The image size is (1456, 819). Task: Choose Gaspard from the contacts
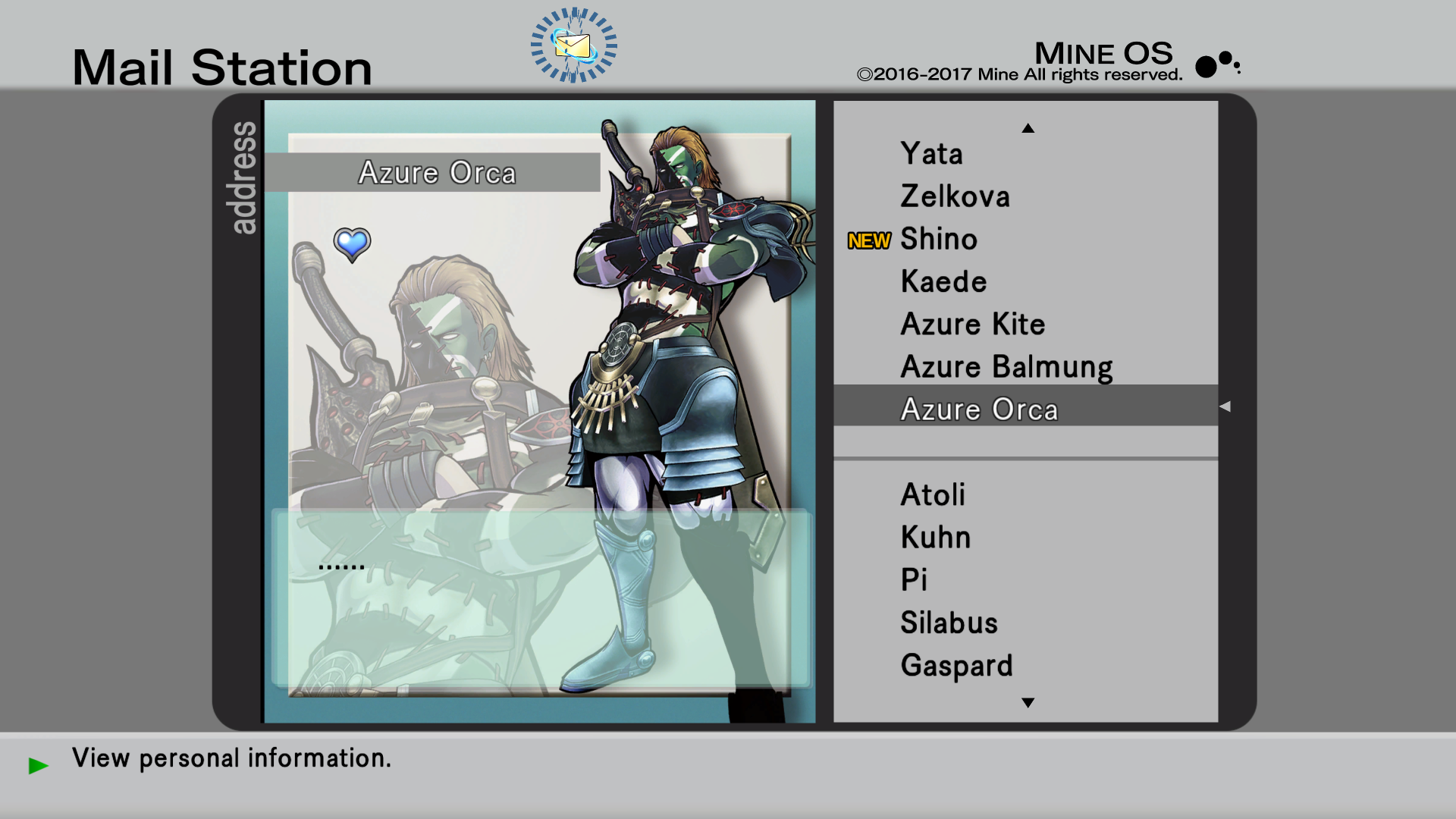pyautogui.click(x=956, y=666)
